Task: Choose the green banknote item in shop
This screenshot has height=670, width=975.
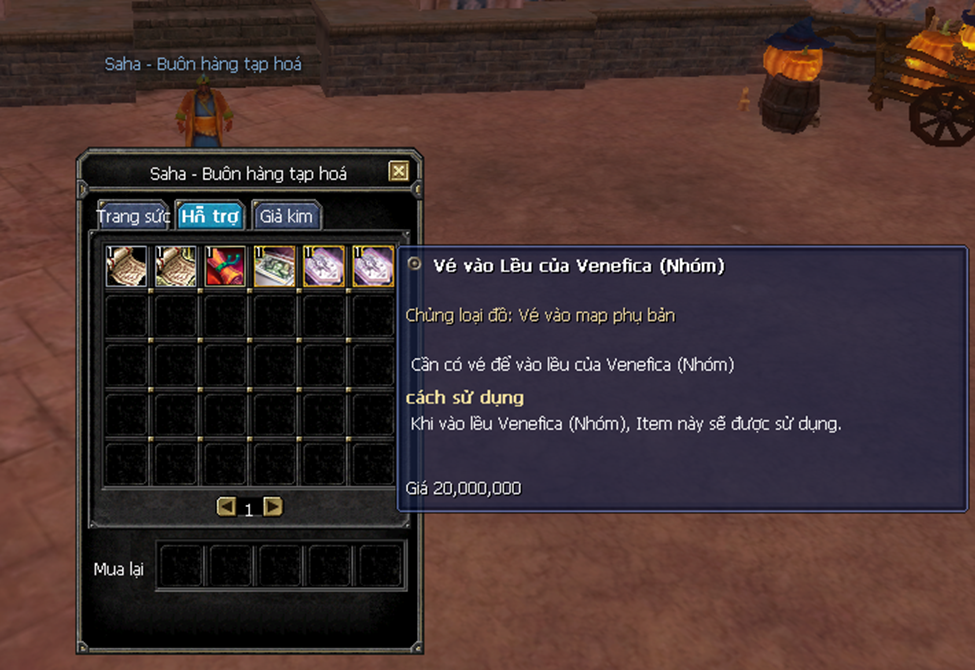Action: pos(274,267)
